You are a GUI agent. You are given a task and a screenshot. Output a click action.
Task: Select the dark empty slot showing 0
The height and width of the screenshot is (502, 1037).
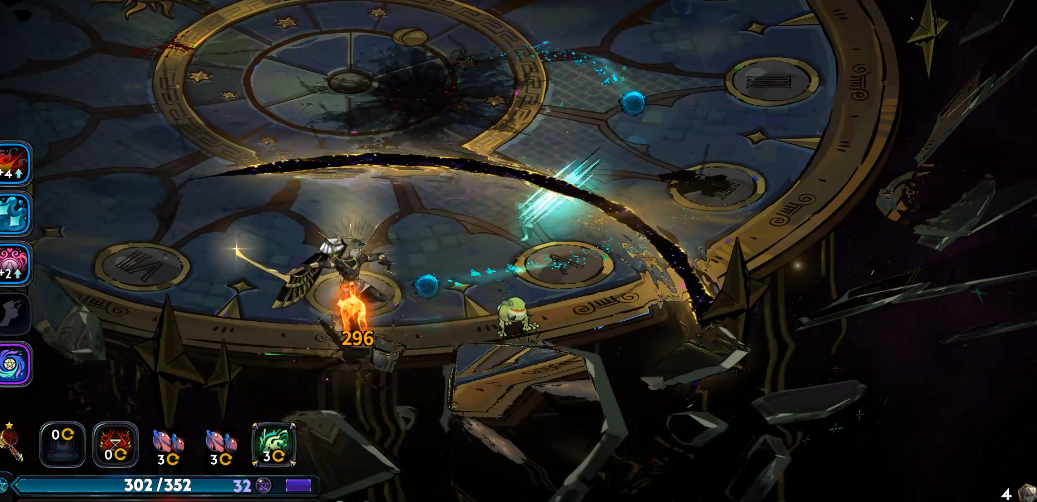[x=62, y=443]
